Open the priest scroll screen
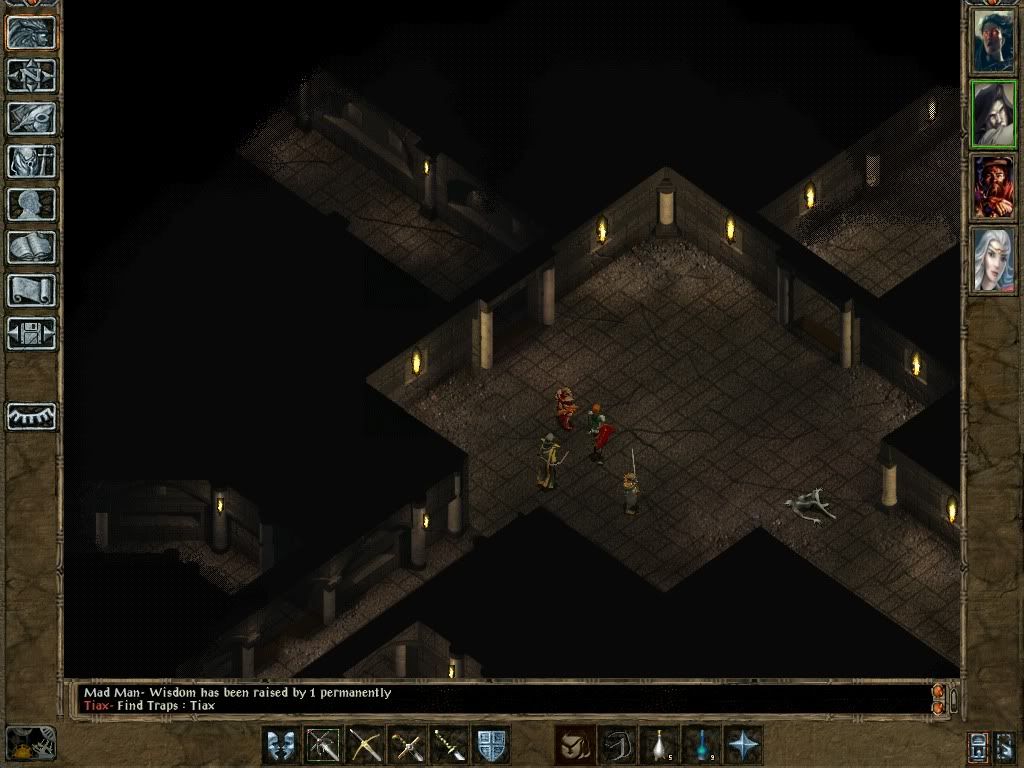This screenshot has width=1024, height=768. pos(32,290)
